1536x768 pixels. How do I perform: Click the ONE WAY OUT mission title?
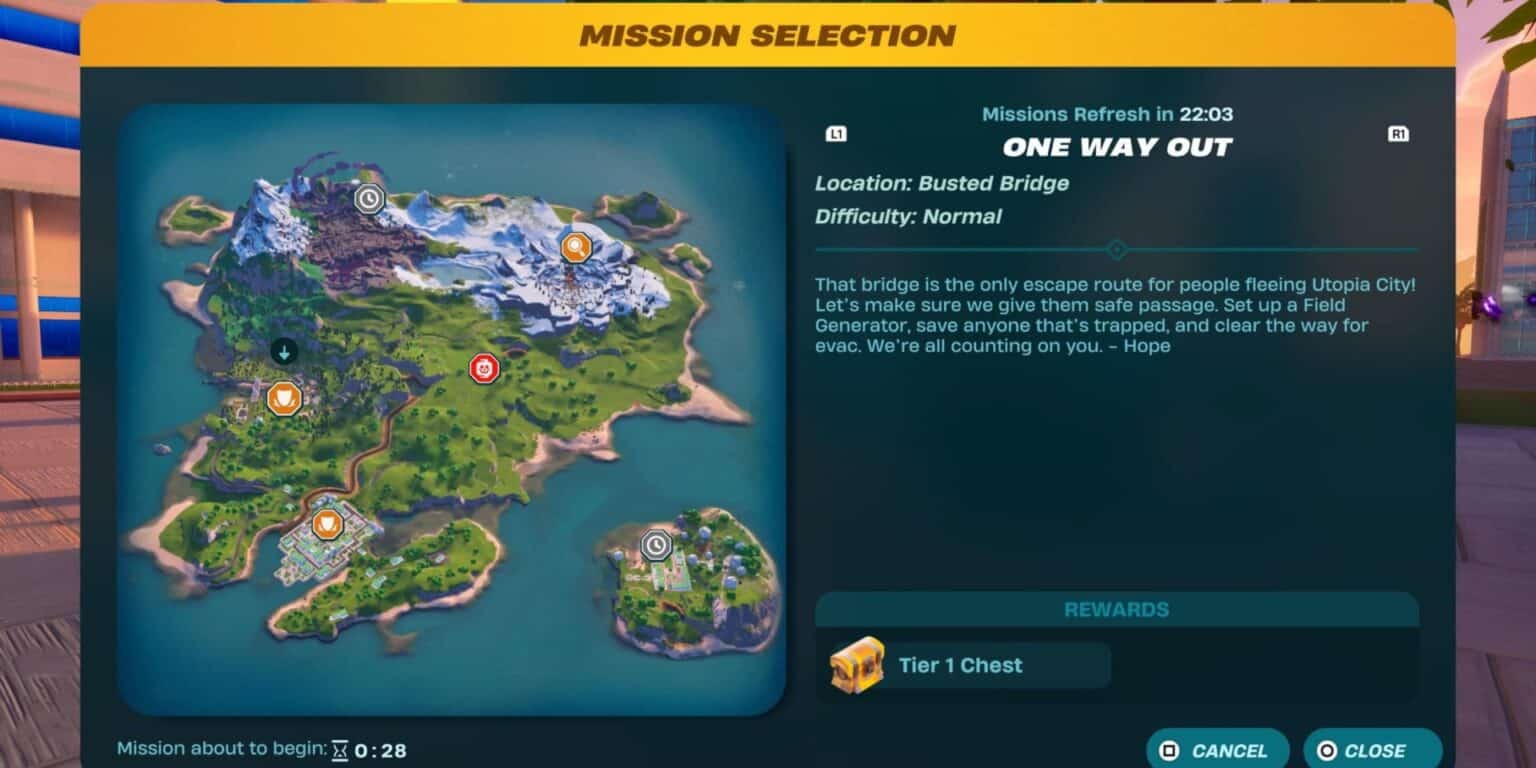tap(1117, 146)
